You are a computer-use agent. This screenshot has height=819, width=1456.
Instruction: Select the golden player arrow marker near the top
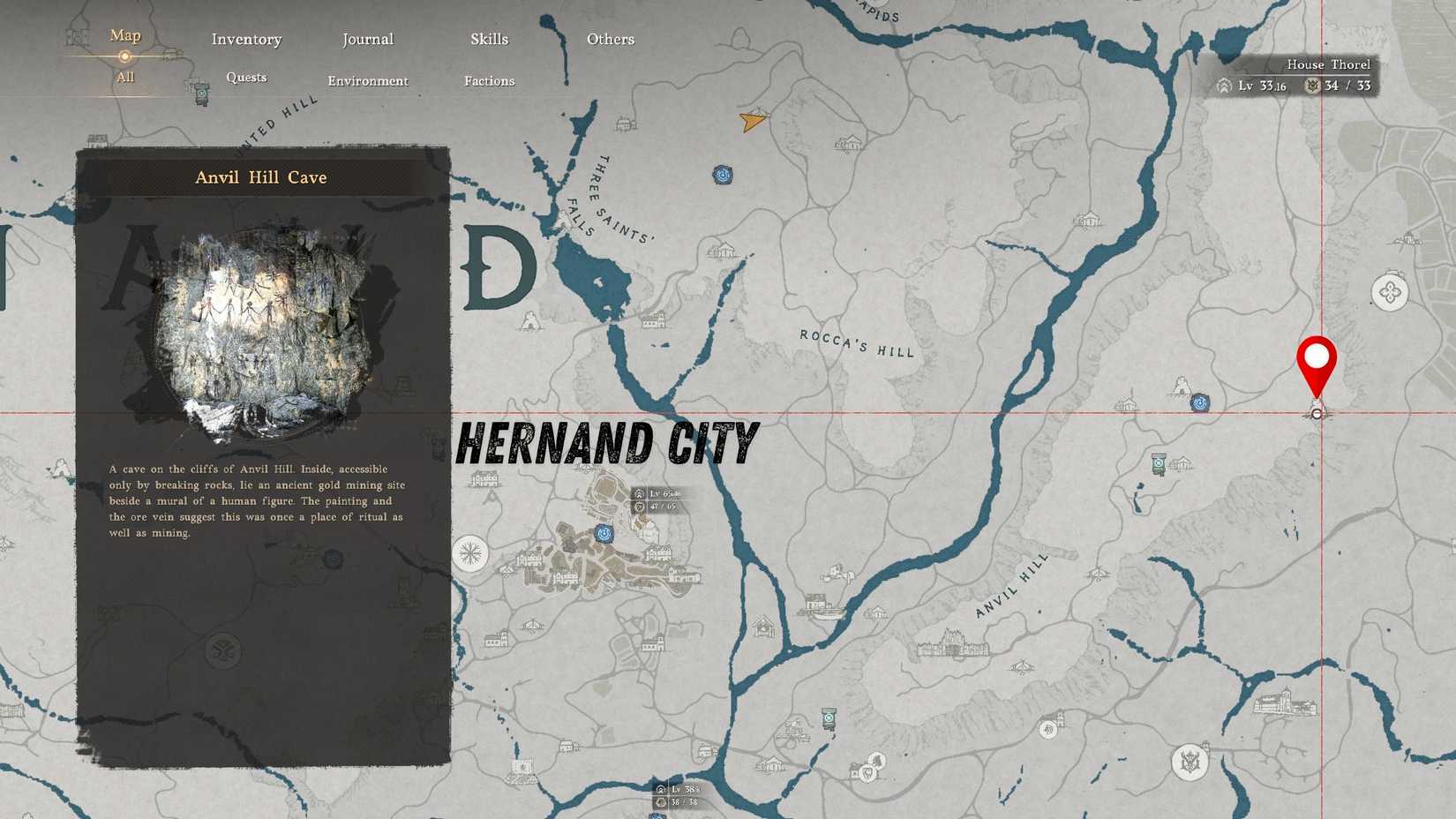(751, 123)
